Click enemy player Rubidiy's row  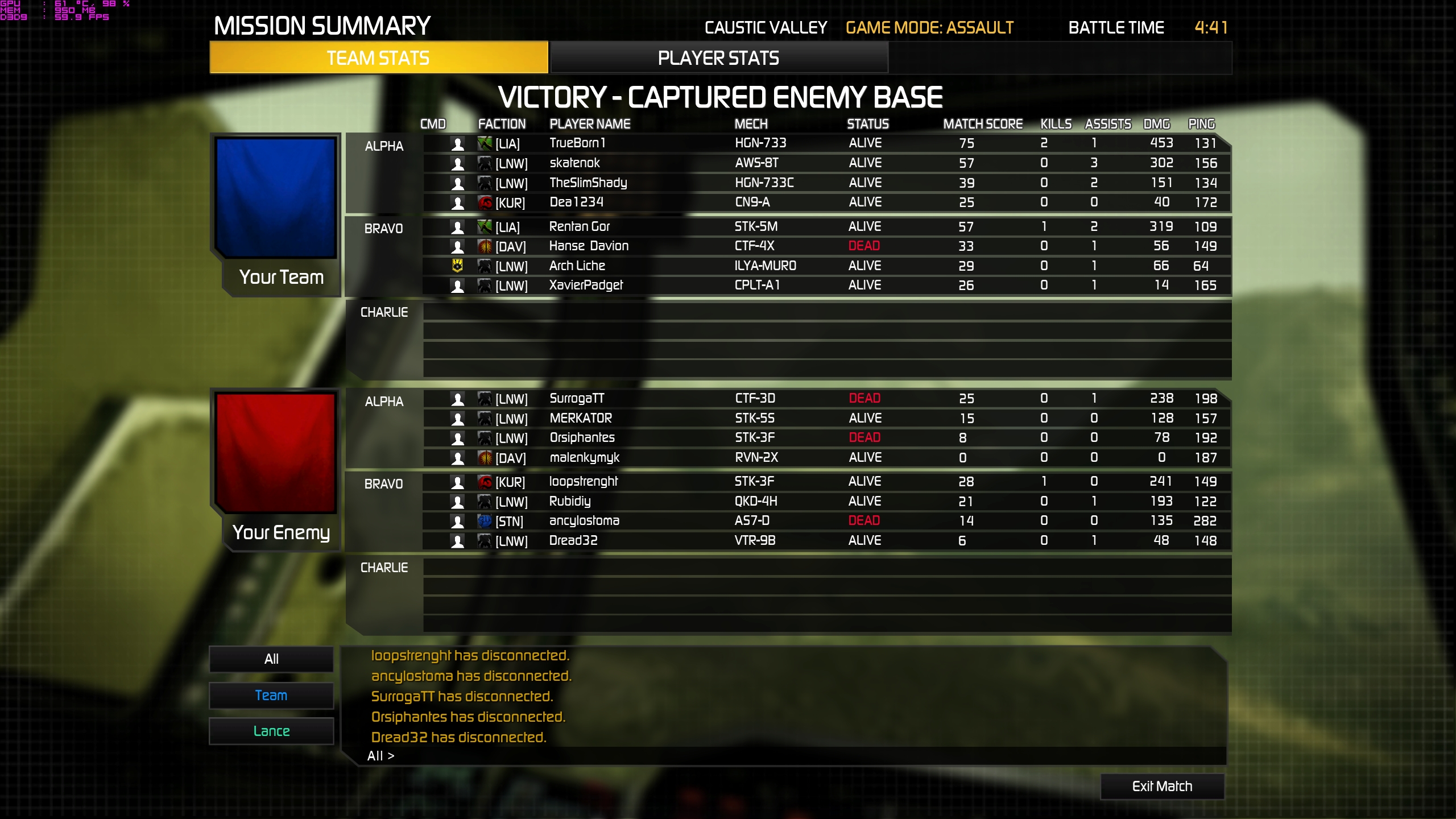pos(570,502)
